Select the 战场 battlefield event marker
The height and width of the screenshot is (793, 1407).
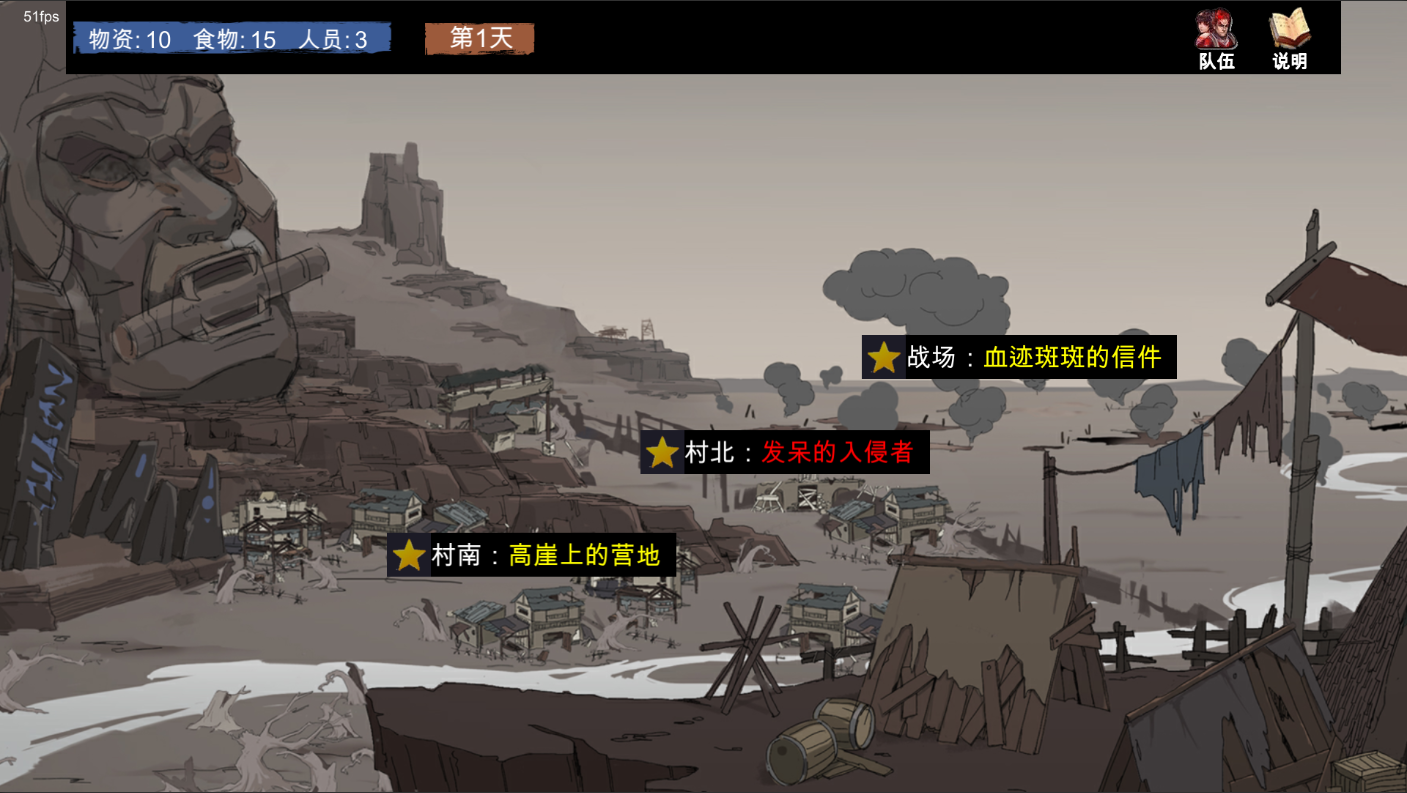[x=1019, y=357]
